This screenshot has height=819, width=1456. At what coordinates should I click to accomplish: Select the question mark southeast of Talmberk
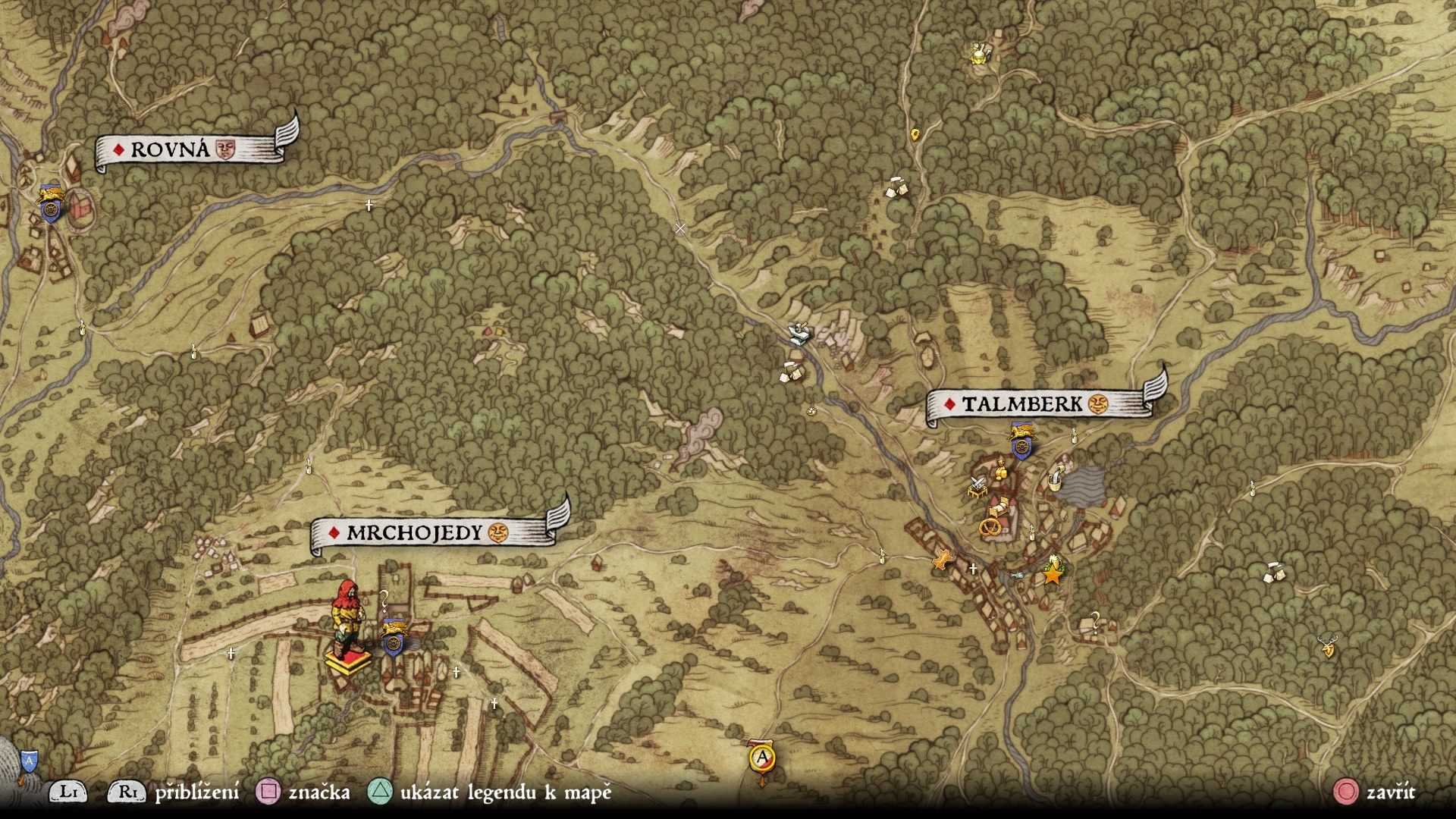point(1095,620)
